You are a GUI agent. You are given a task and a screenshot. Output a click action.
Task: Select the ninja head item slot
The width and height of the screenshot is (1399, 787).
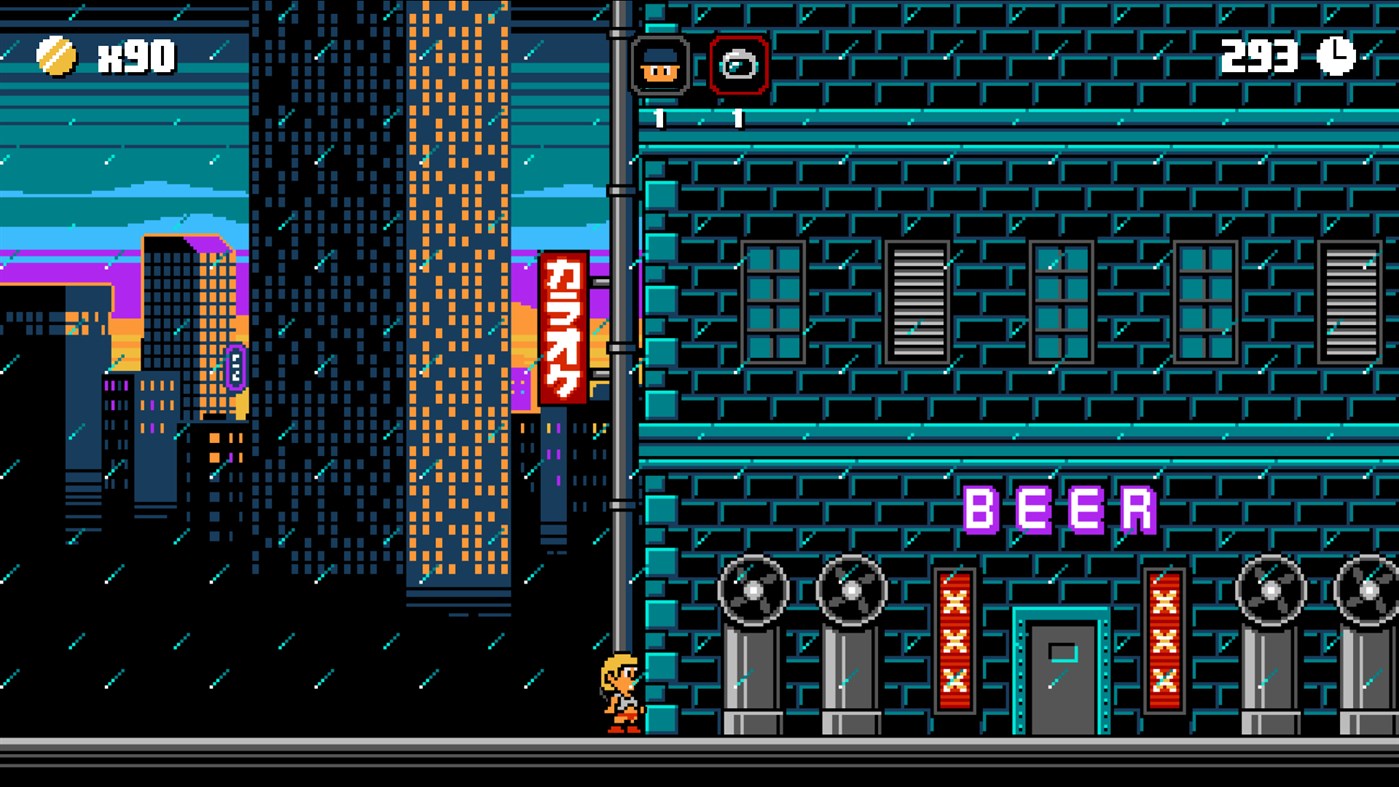(x=660, y=63)
